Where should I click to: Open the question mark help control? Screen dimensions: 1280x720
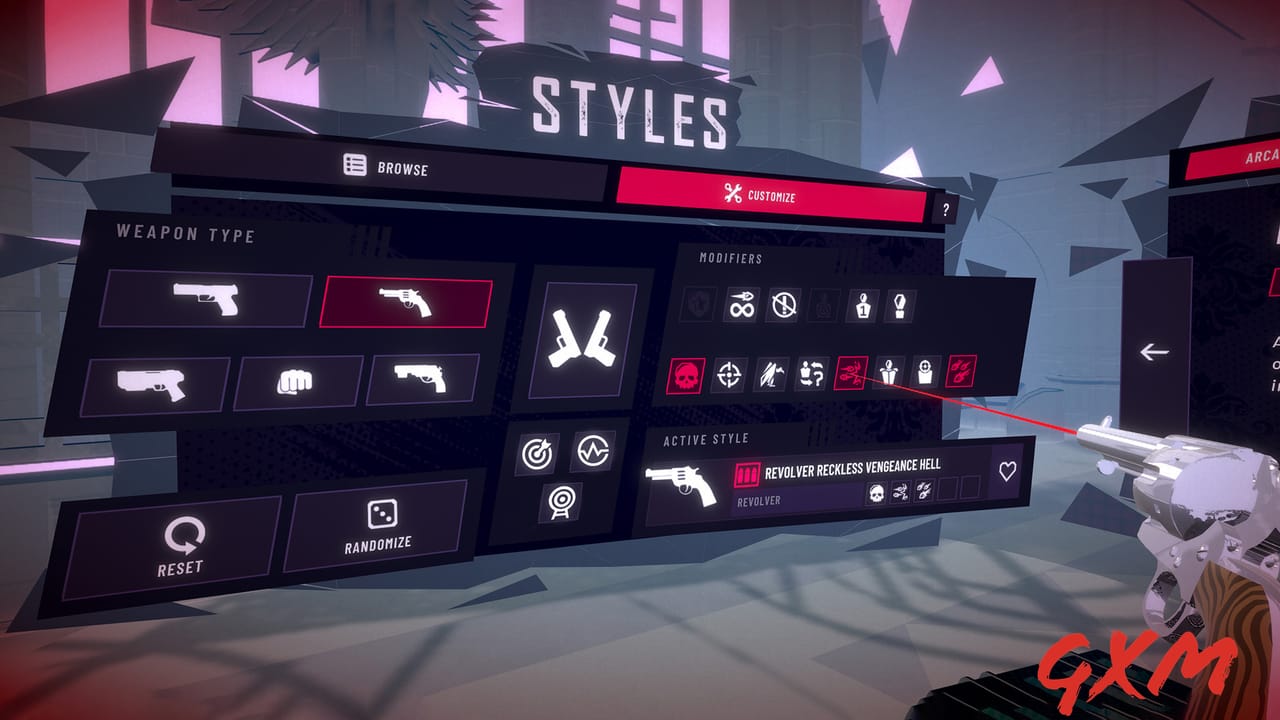pyautogui.click(x=946, y=207)
